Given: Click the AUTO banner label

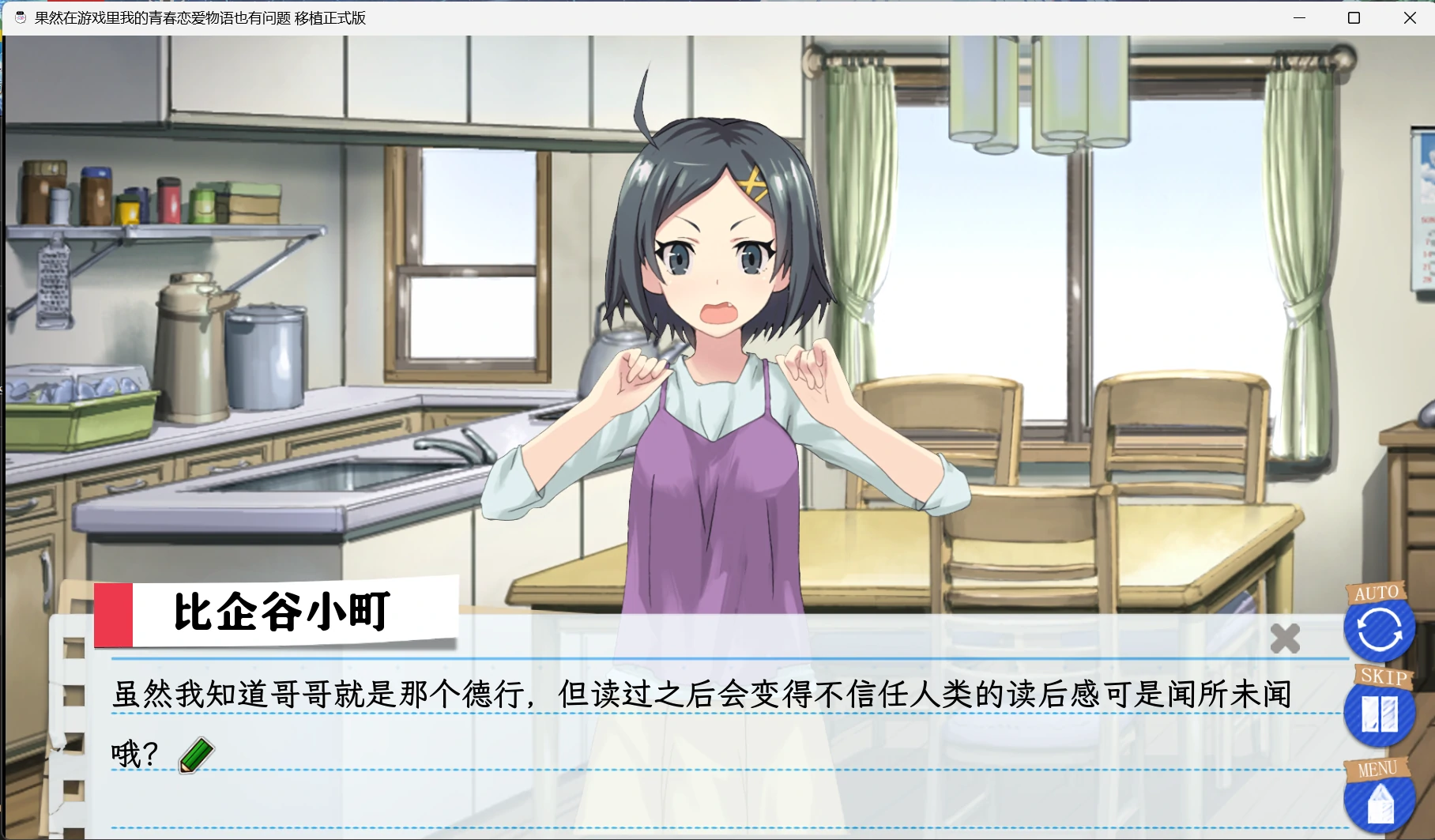Looking at the screenshot, I should pyautogui.click(x=1377, y=591).
